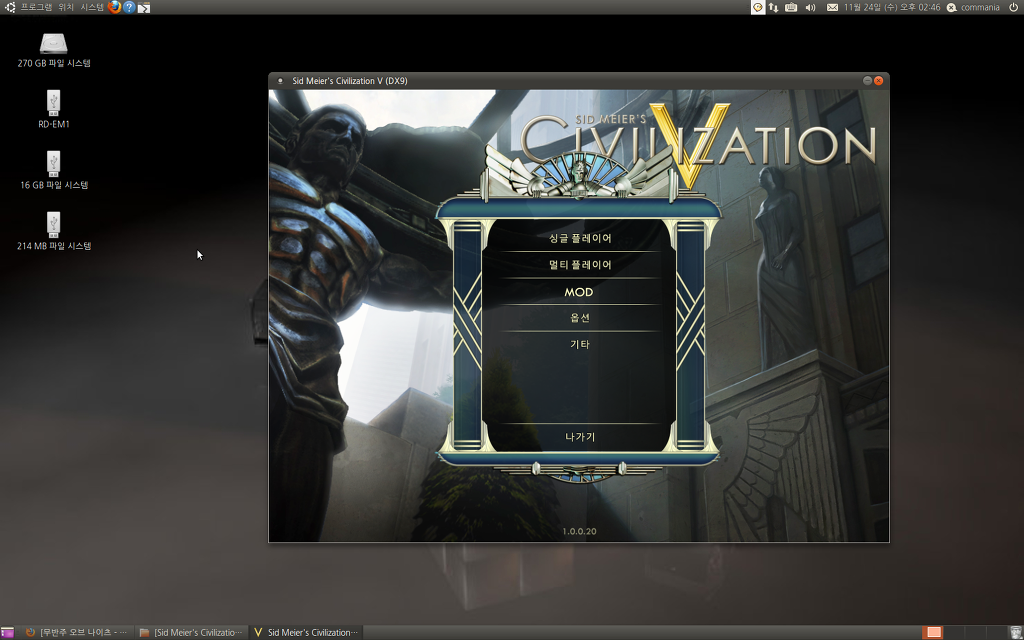
Task: Select 멀티 플레이어 from the main menu
Action: point(579,265)
